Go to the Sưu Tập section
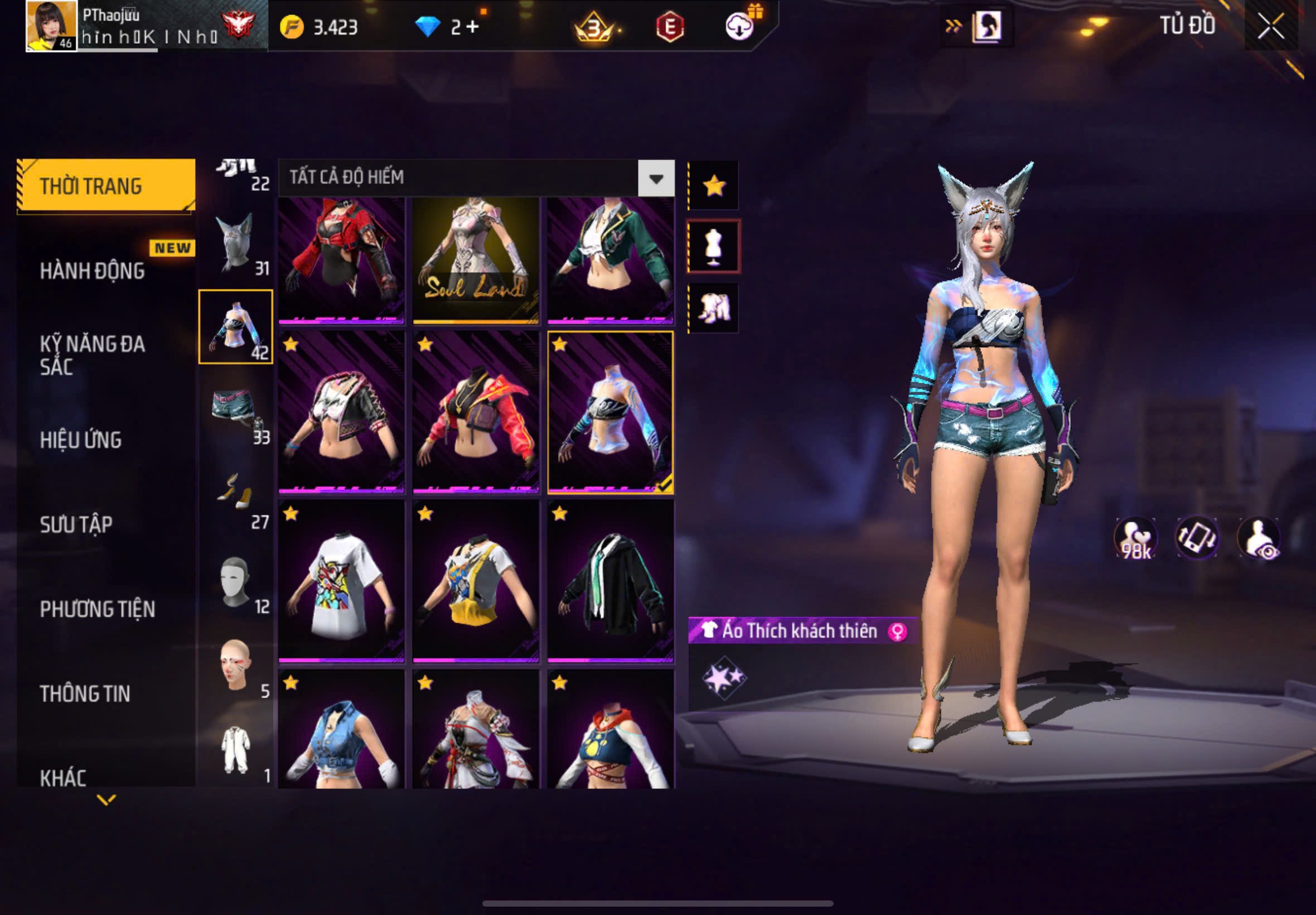The width and height of the screenshot is (1316, 915). [x=76, y=524]
